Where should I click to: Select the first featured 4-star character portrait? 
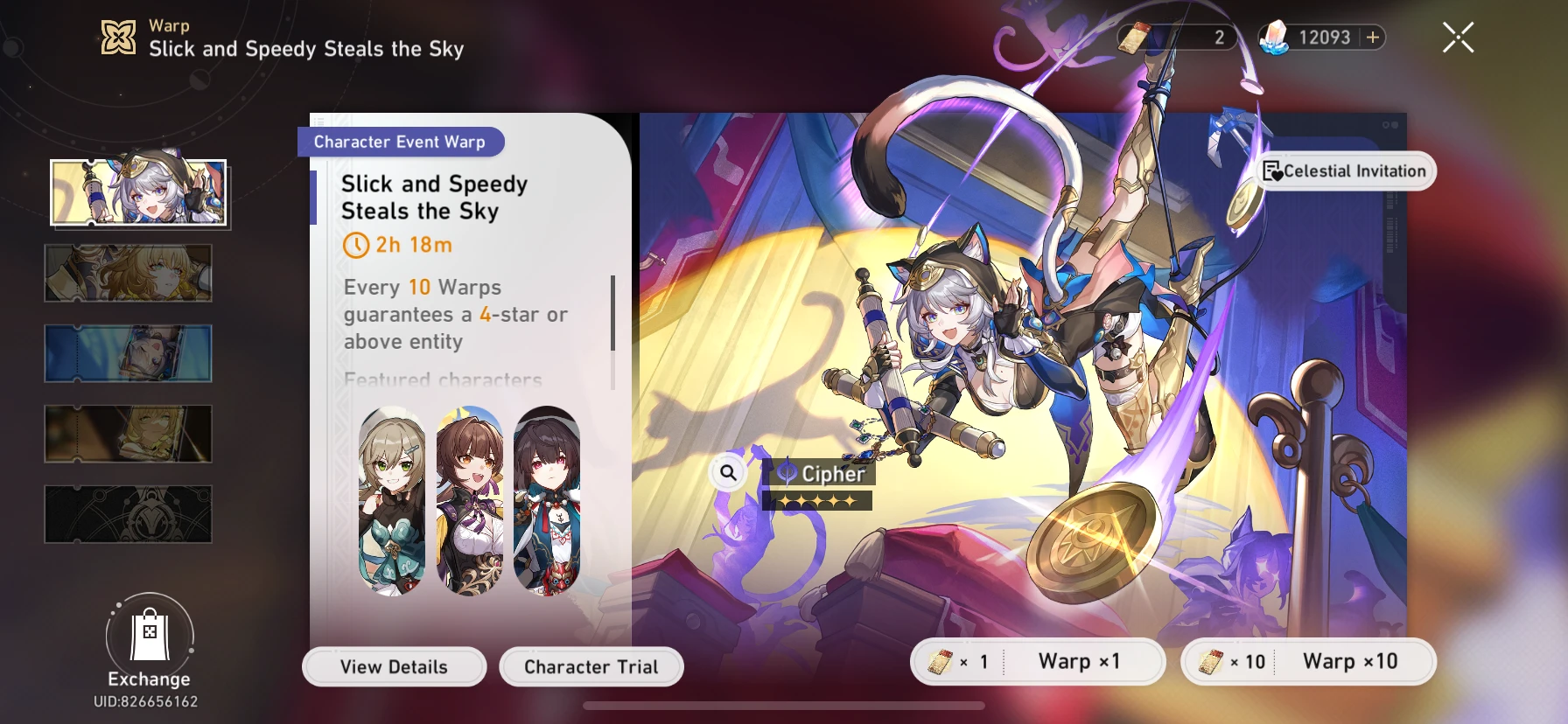point(392,501)
